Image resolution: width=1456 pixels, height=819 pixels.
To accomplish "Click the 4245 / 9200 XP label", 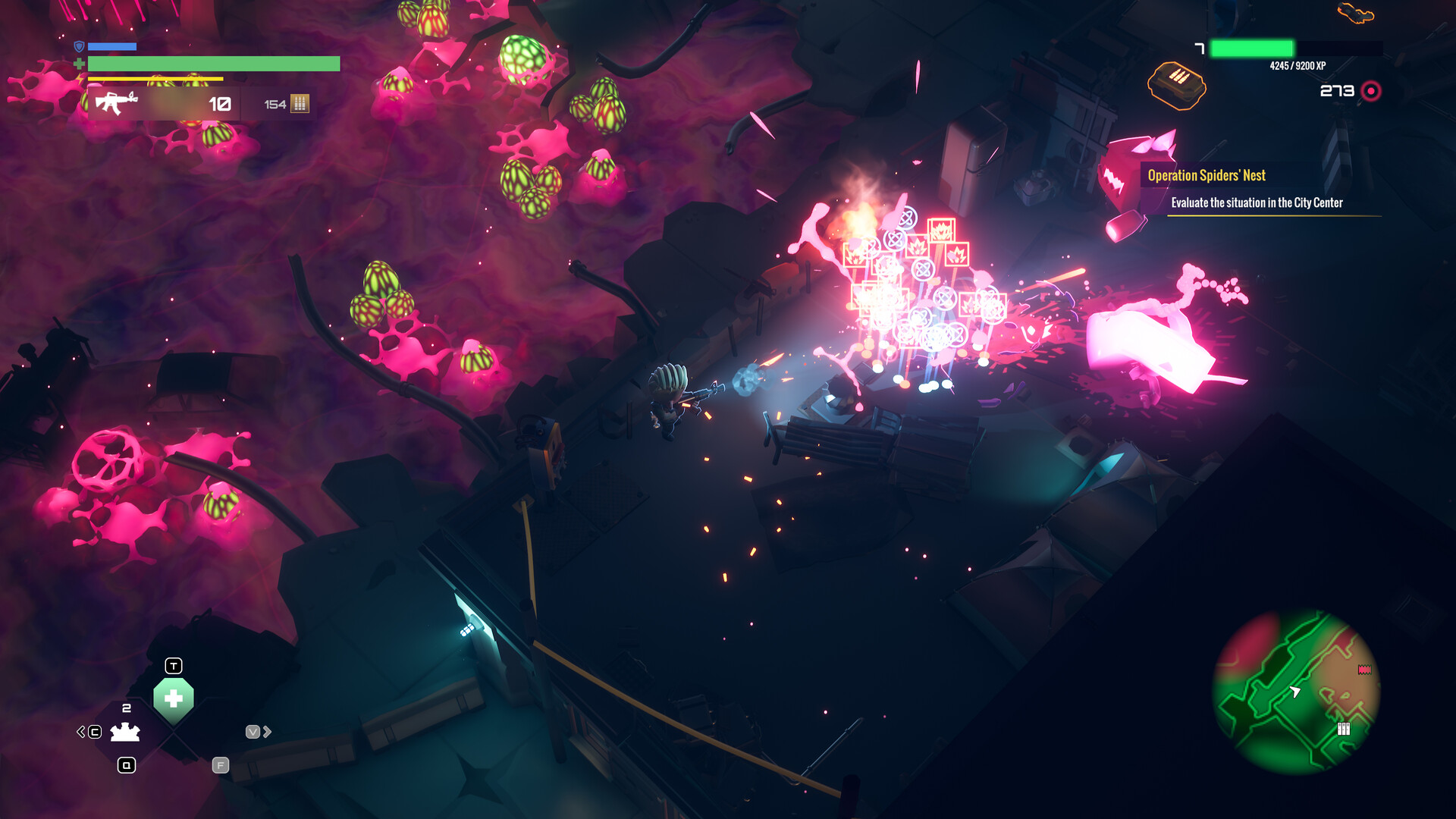I will pos(1298,66).
